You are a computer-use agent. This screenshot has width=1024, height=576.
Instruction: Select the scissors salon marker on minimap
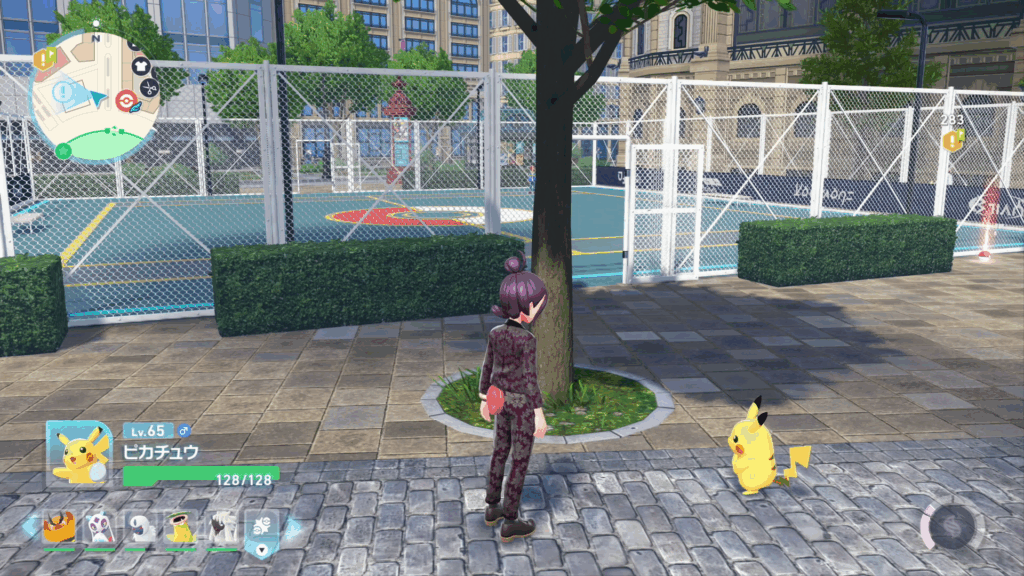pyautogui.click(x=149, y=87)
